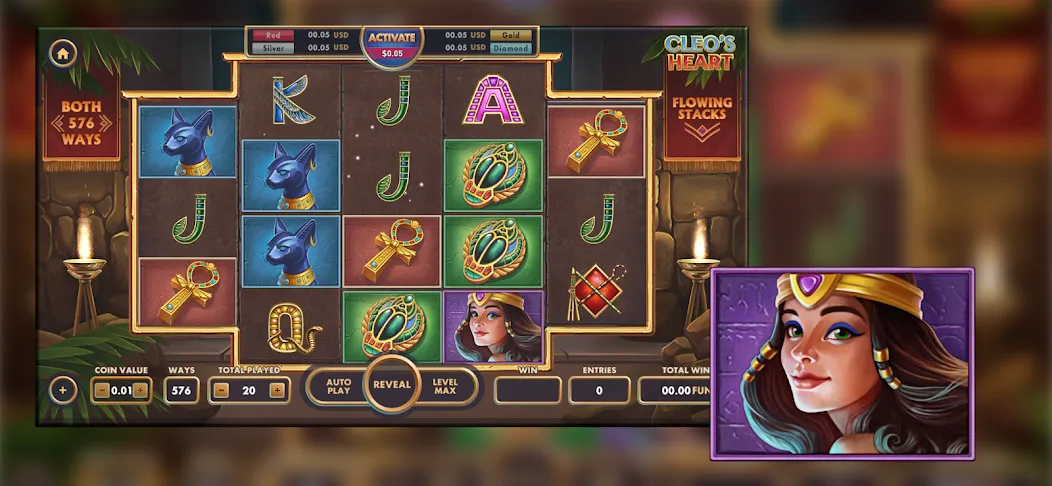The width and height of the screenshot is (1052, 486).
Task: Select the Diamond jackpot label
Action: [510, 48]
